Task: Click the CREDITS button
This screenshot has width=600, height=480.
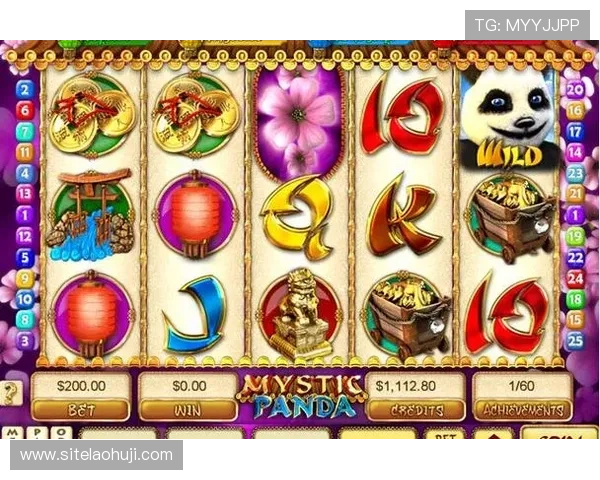Action: click(413, 410)
